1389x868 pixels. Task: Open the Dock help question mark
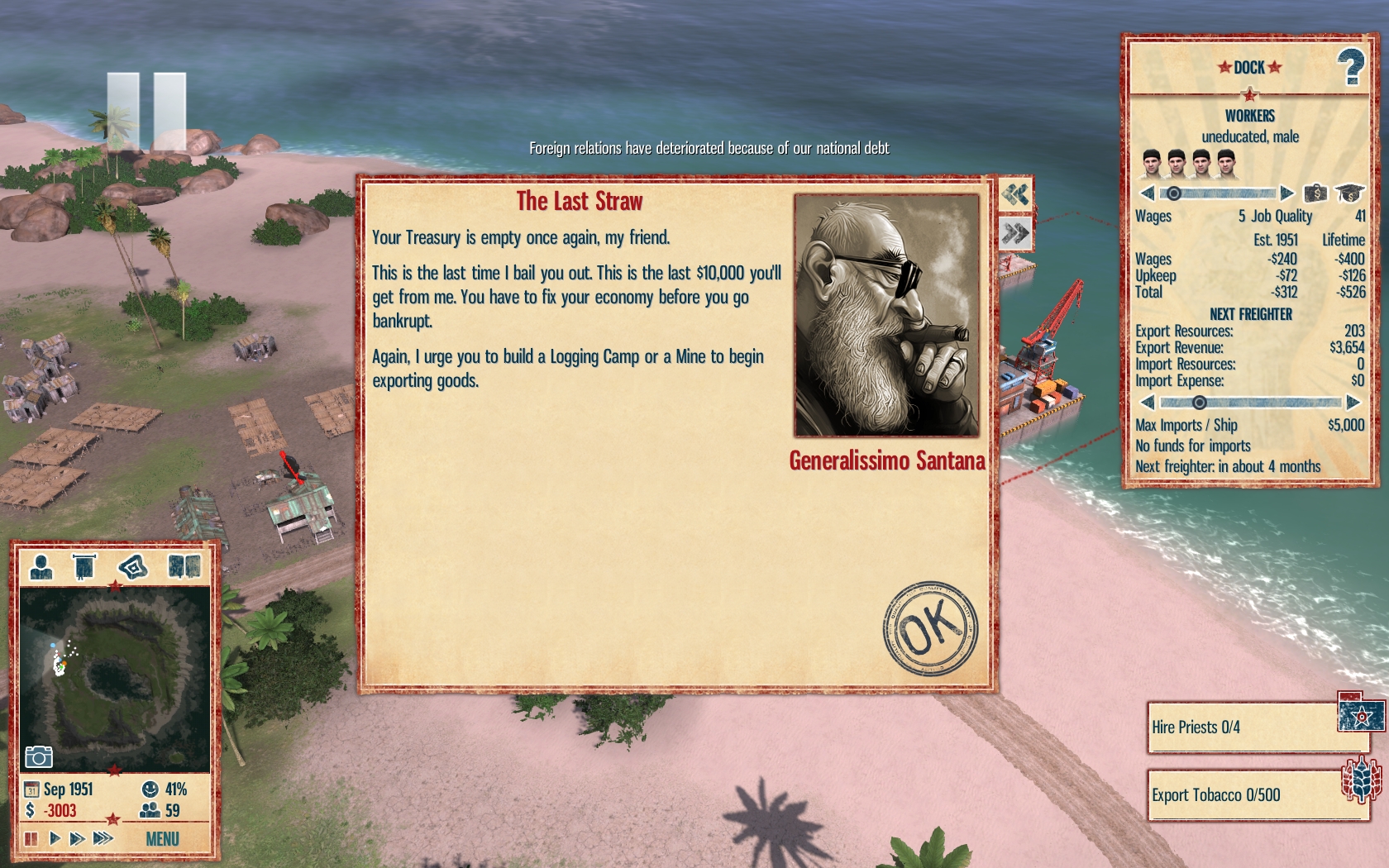coord(1351,67)
